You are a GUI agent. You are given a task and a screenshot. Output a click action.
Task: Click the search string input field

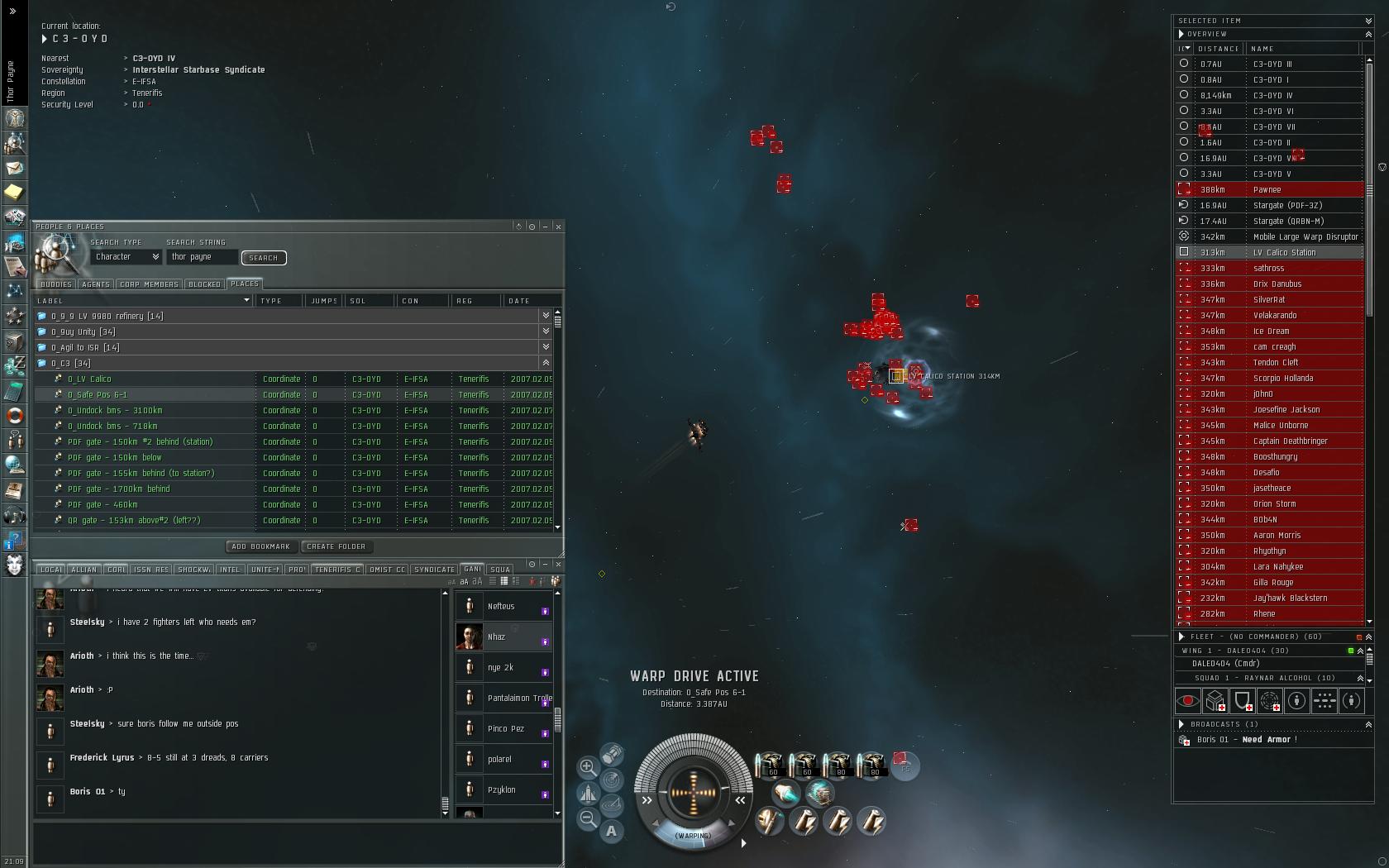tap(203, 257)
